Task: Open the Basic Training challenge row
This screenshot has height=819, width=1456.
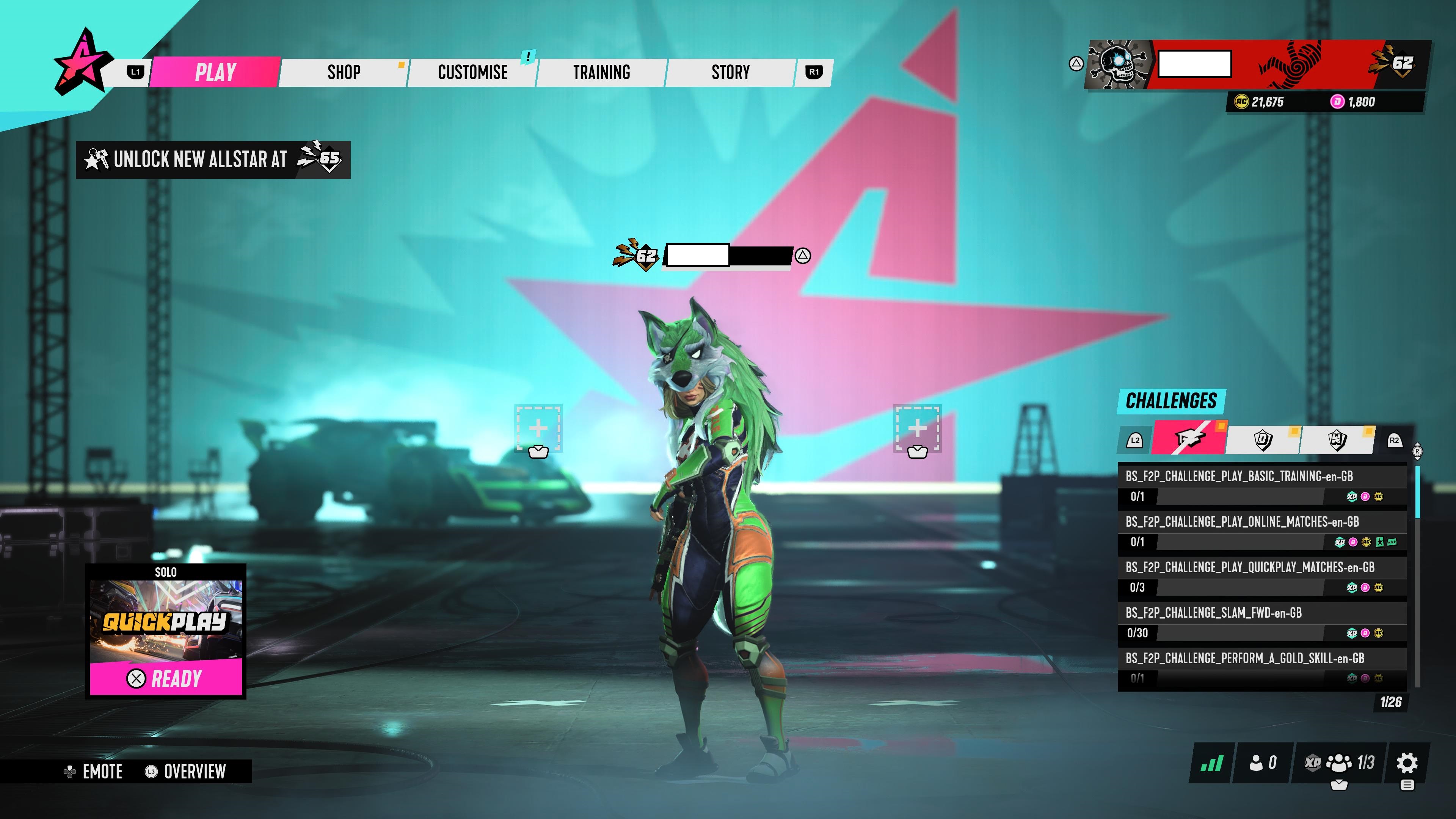Action: 1262,485
